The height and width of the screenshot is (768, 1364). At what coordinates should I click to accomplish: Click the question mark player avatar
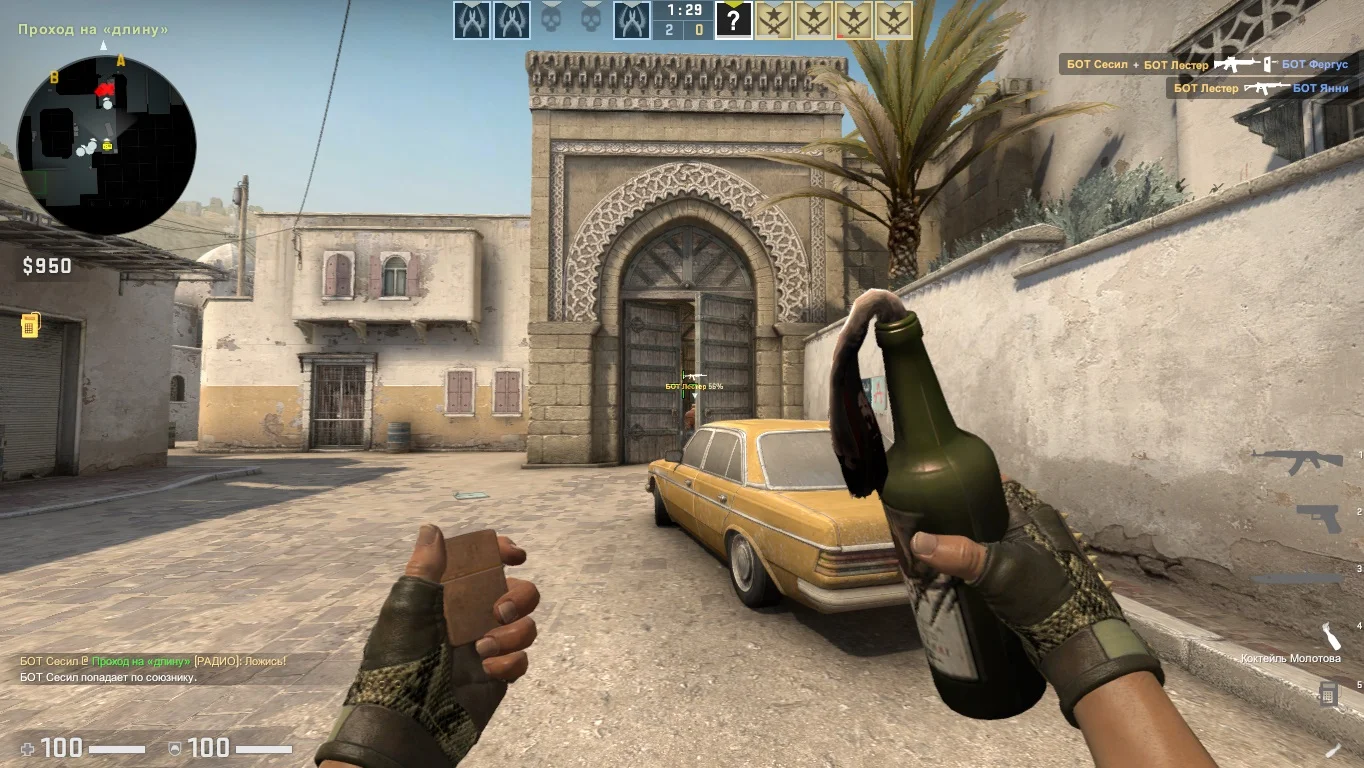pyautogui.click(x=733, y=20)
